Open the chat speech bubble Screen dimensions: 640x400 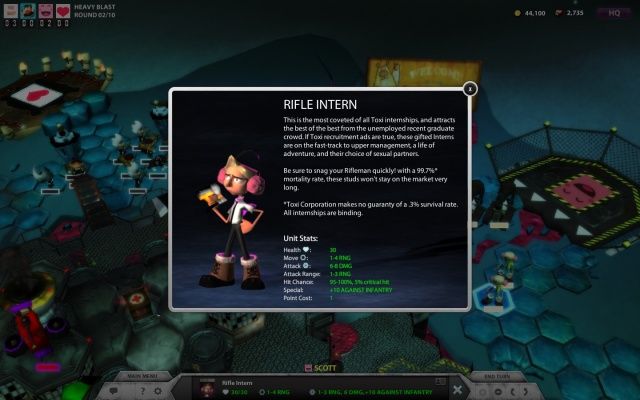tap(115, 390)
